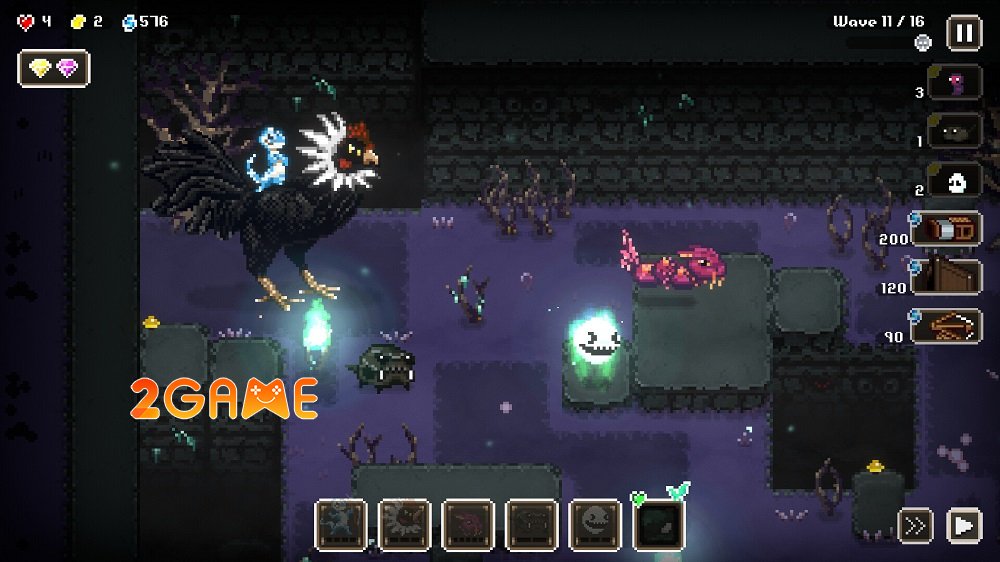Select the rooster monster slot
Screen dimensions: 1000x562
coord(404,525)
